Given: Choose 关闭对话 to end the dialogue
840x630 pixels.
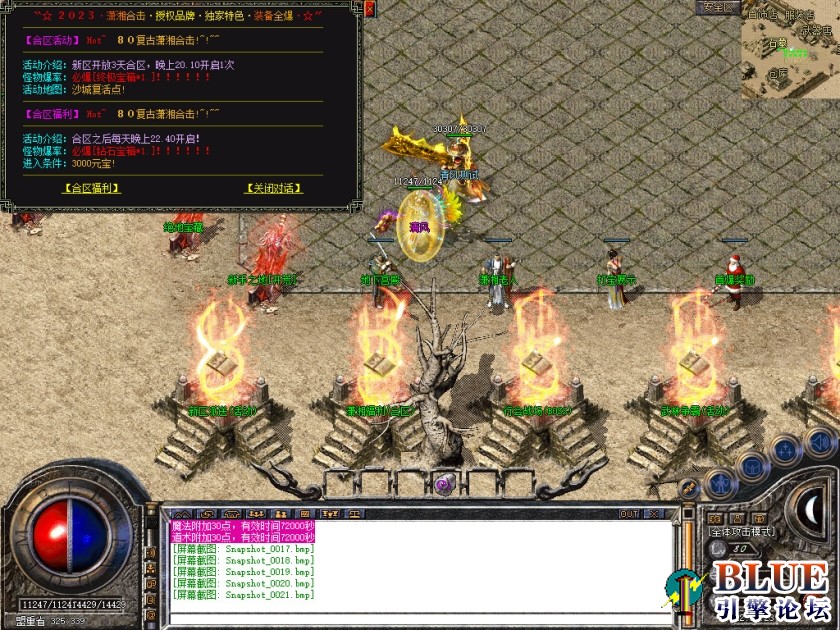Looking at the screenshot, I should coord(273,187).
